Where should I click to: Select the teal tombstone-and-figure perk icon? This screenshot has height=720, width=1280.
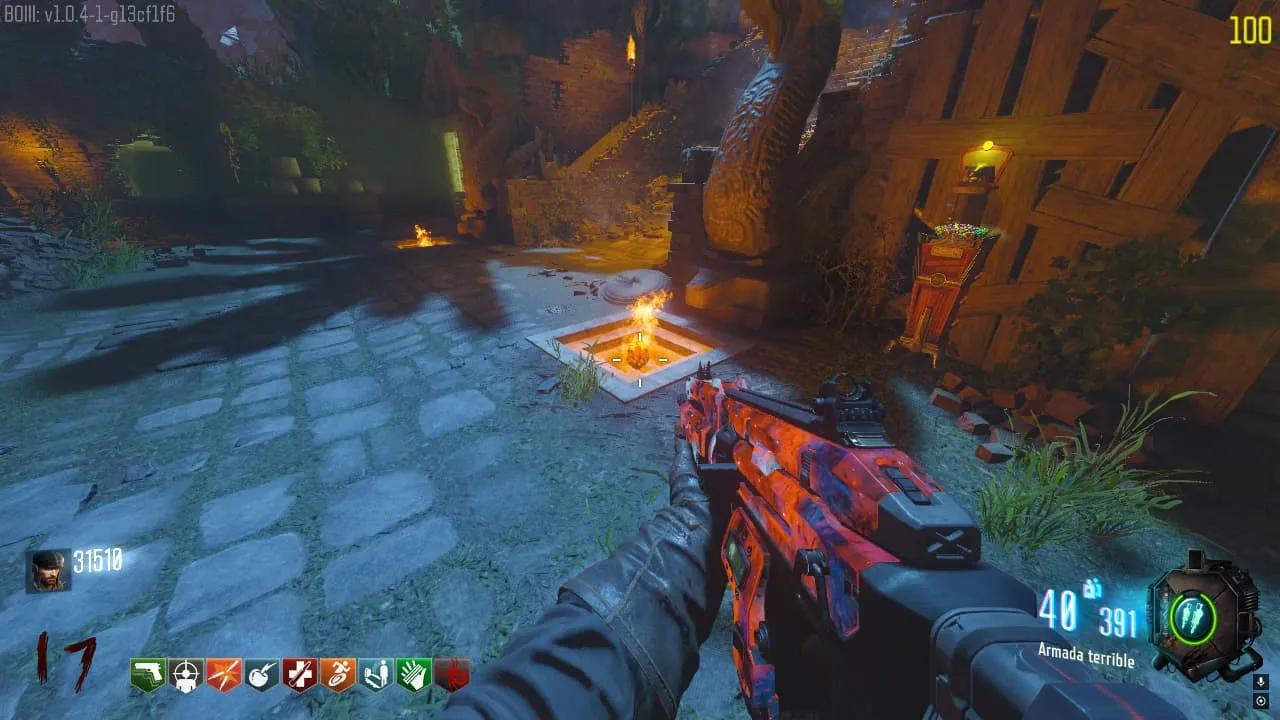tap(375, 675)
